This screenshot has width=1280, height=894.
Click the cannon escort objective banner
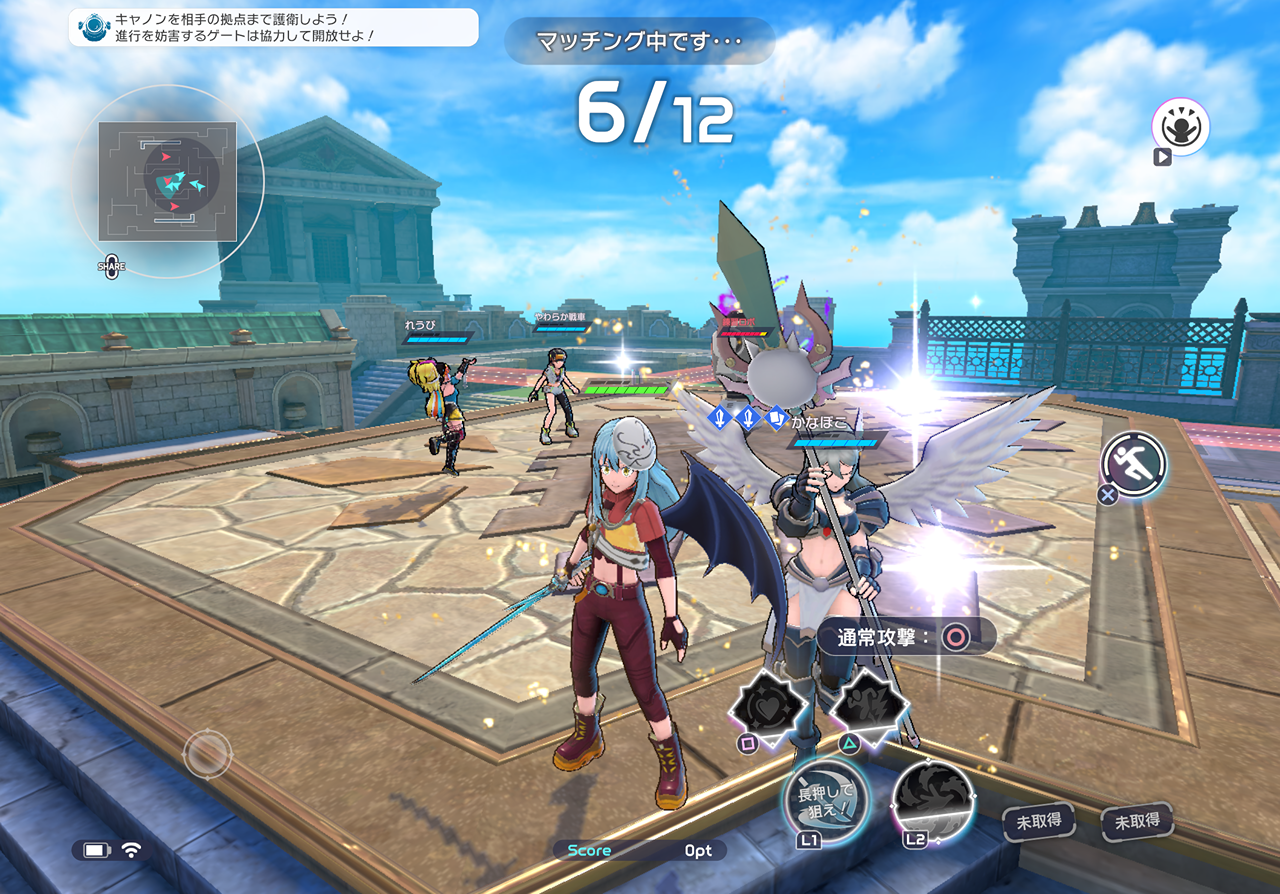[x=274, y=27]
